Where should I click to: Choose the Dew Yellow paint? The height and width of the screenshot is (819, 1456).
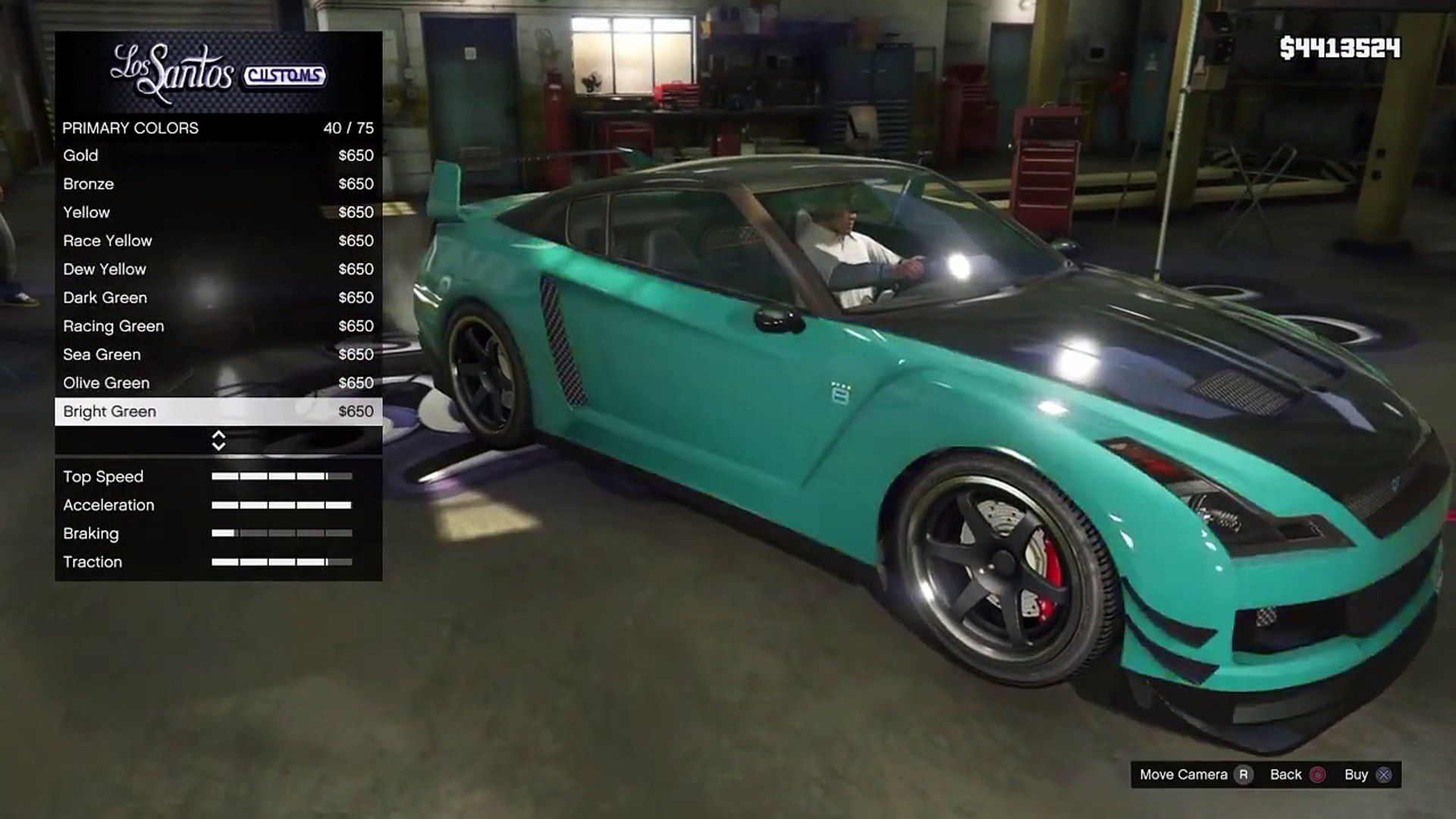coord(218,269)
